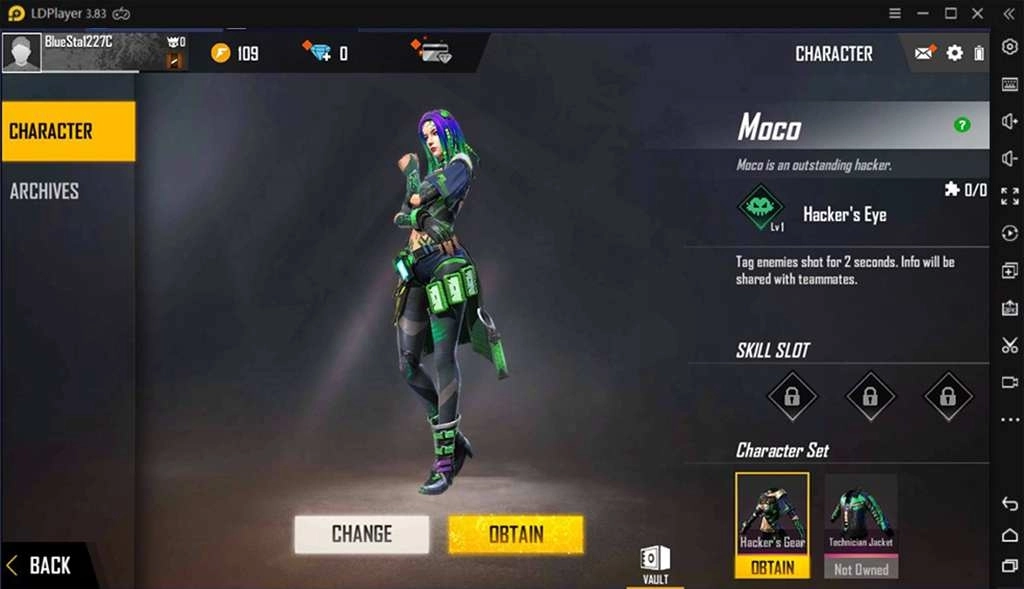
Task: Open game settings gear in top bar
Action: [954, 53]
